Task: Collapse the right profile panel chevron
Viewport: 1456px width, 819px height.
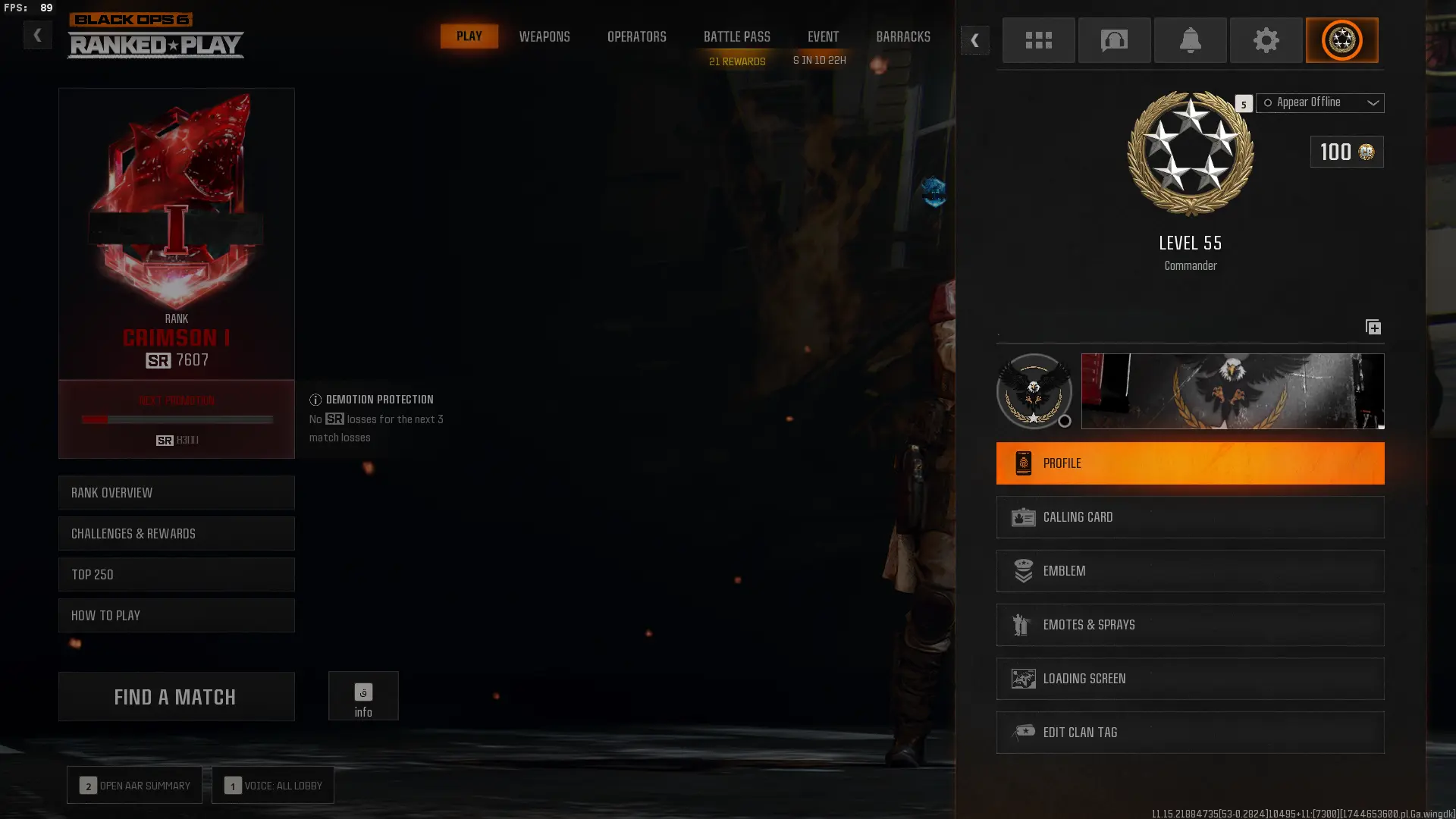Action: 975,41
